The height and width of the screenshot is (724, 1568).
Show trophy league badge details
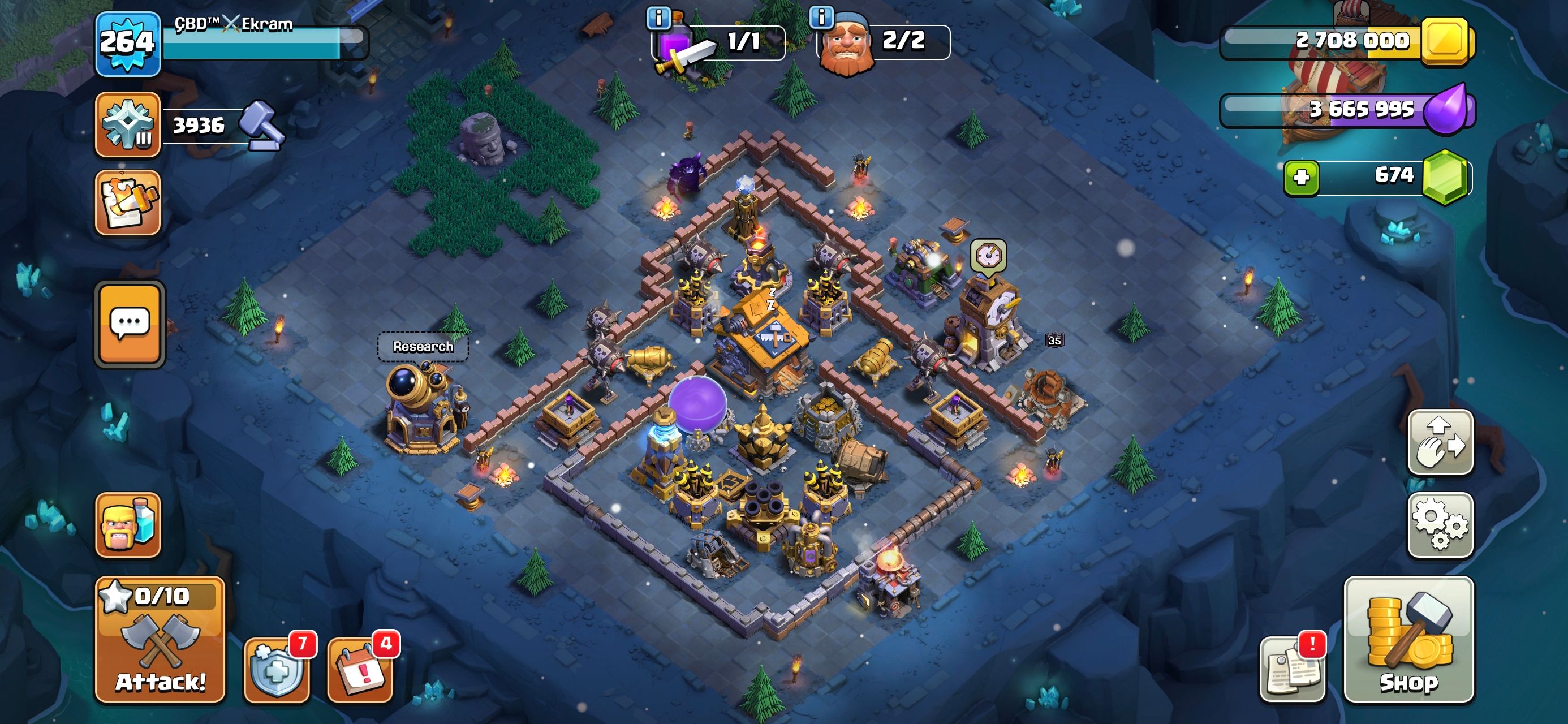[128, 125]
